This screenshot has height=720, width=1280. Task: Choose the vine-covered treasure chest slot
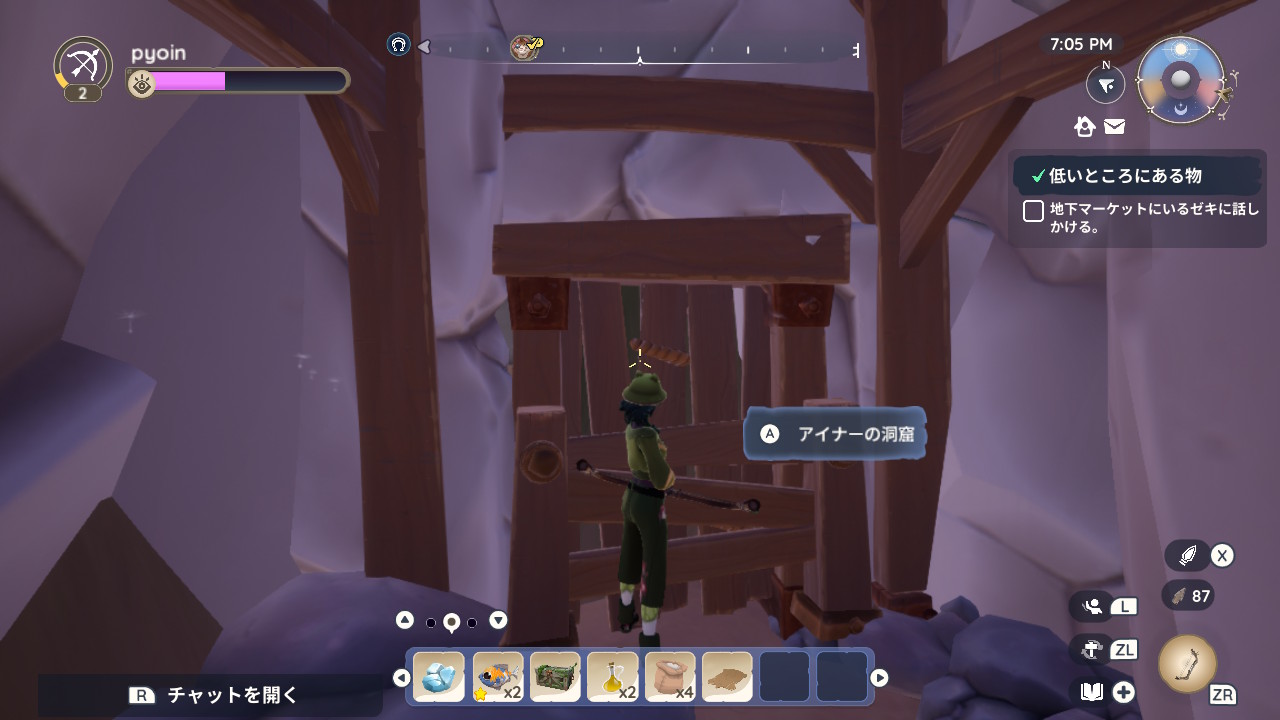click(555, 677)
